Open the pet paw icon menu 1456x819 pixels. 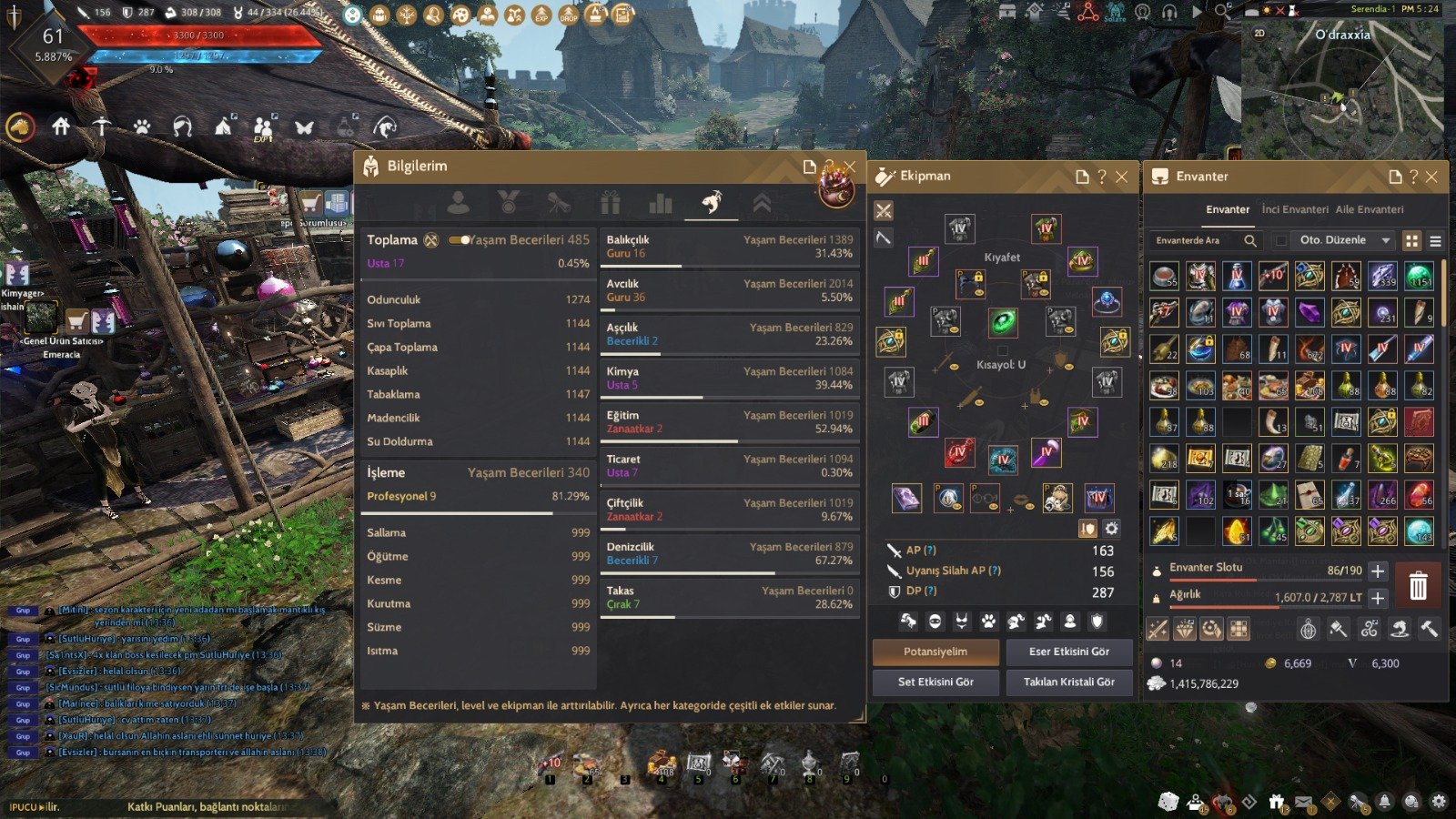point(142,127)
